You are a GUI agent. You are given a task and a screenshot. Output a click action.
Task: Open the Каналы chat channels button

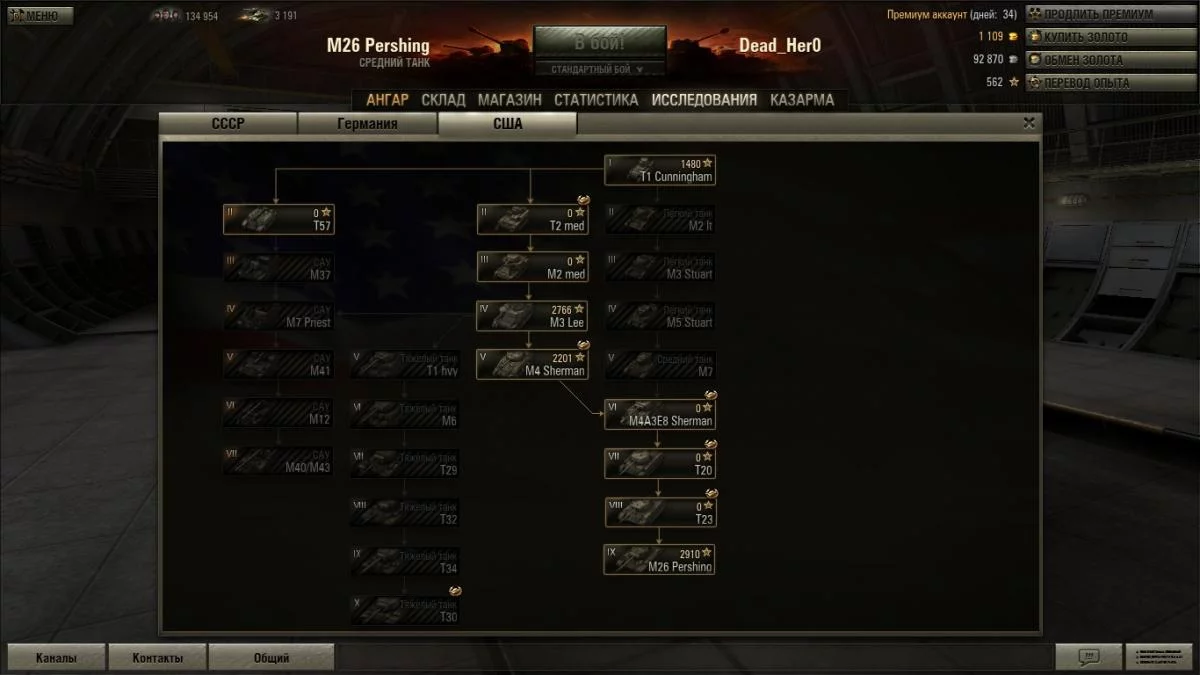56,658
